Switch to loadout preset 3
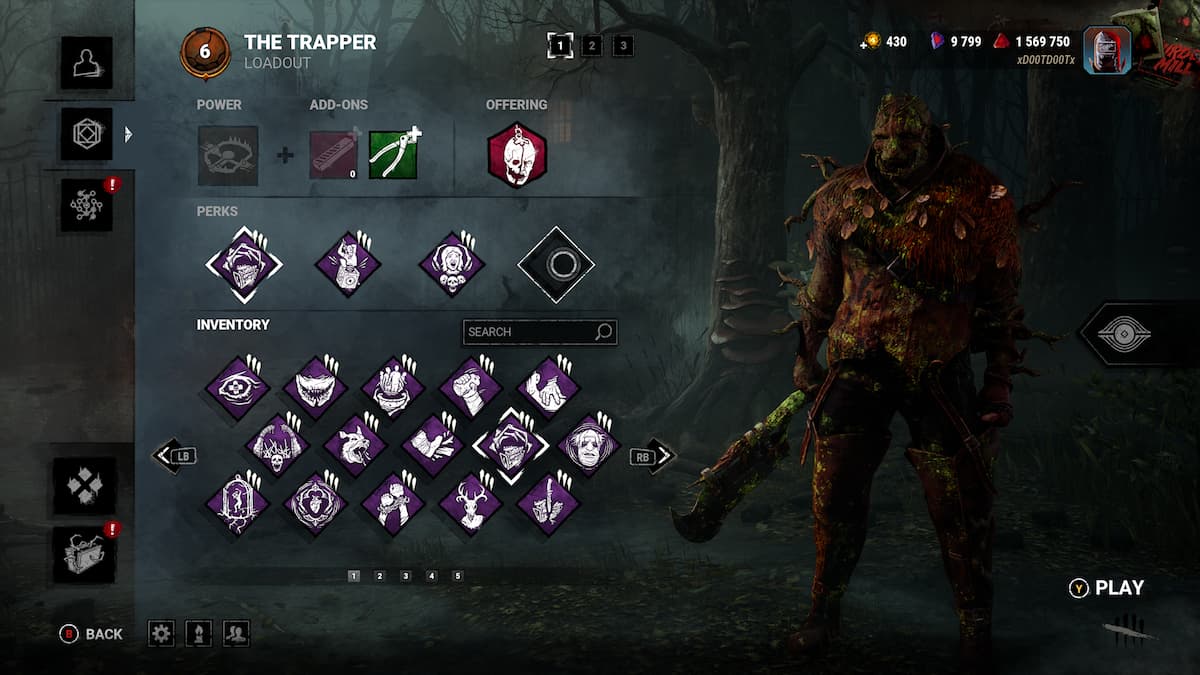Viewport: 1200px width, 675px height. (x=623, y=45)
